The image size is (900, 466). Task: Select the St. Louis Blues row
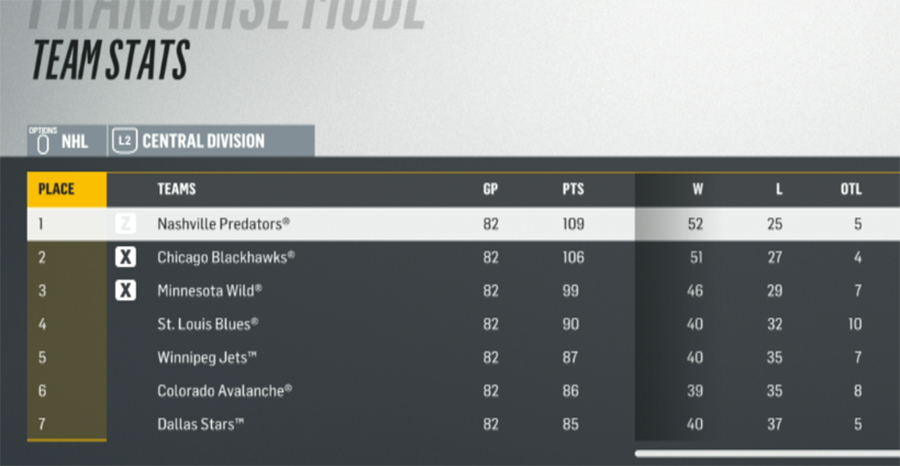click(208, 324)
